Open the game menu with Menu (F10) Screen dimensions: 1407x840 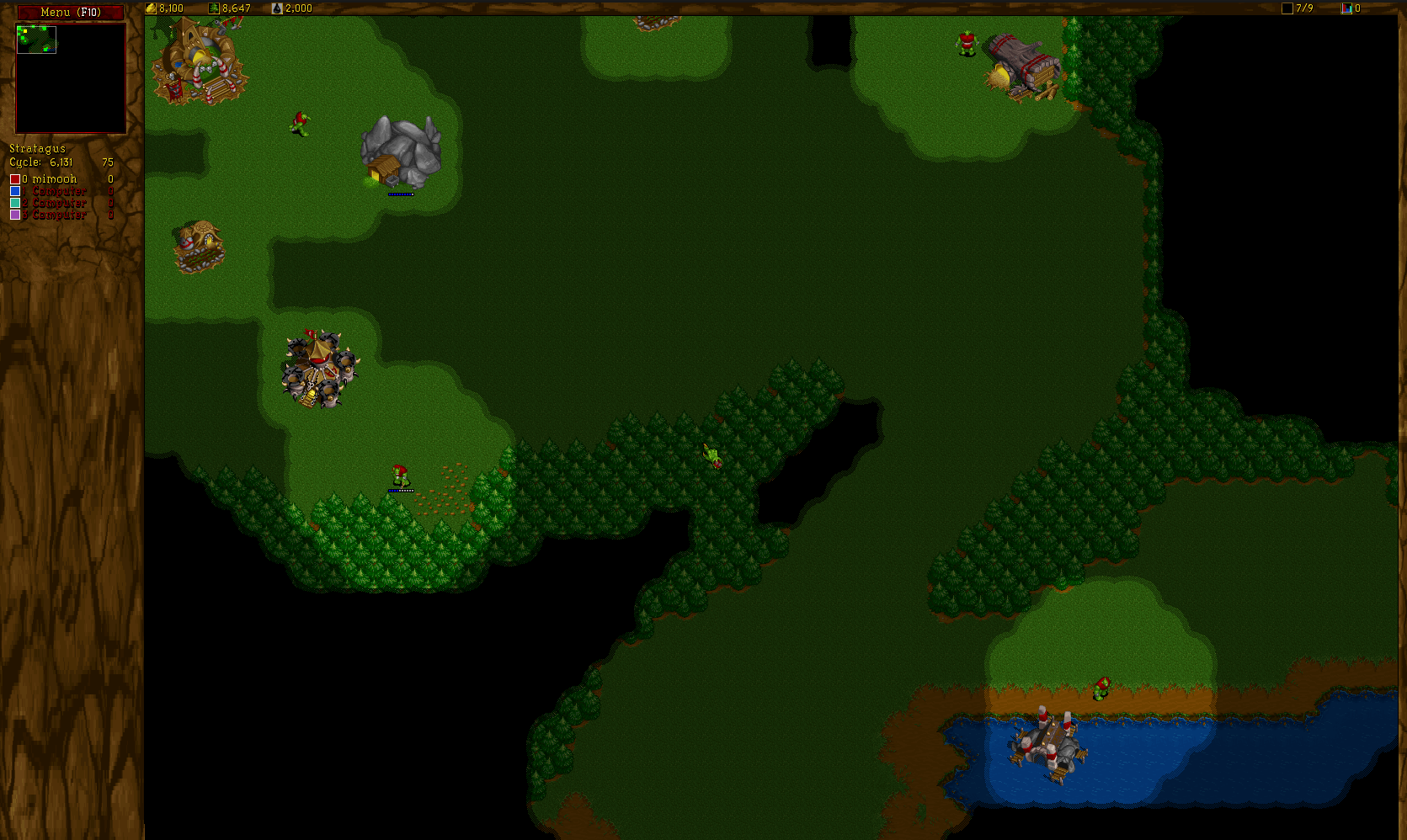70,12
